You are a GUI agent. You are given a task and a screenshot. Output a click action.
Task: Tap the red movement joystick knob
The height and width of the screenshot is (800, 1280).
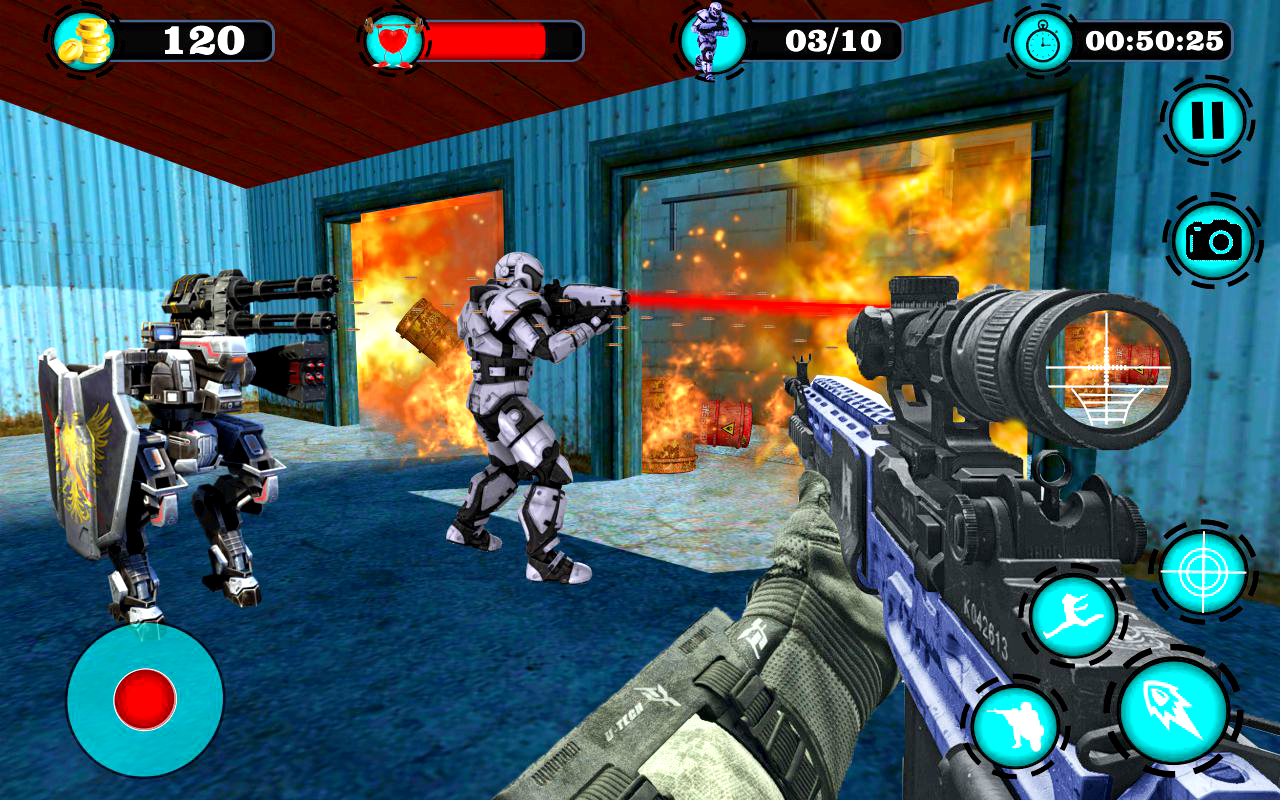145,698
